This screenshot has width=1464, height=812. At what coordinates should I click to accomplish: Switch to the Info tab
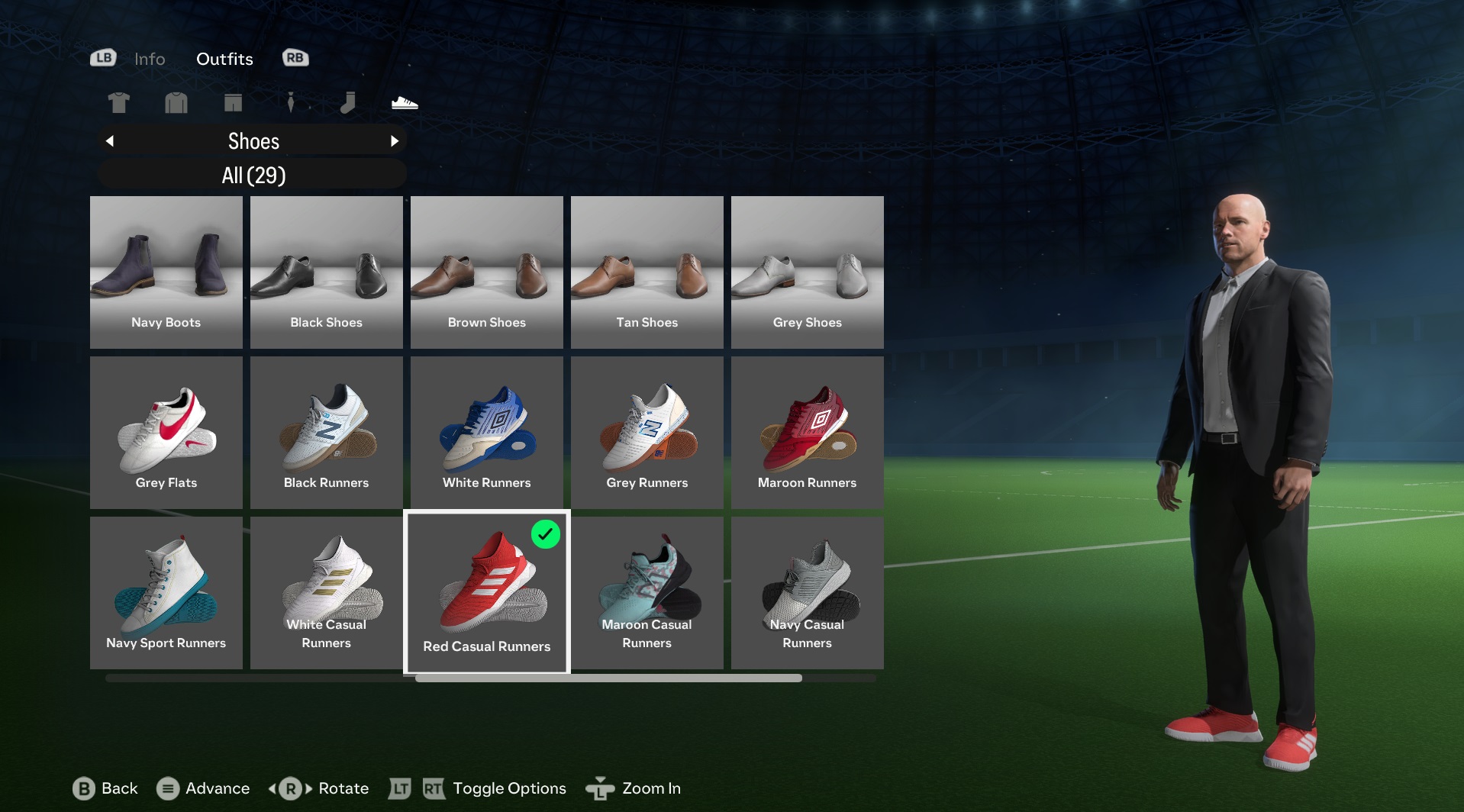click(150, 59)
